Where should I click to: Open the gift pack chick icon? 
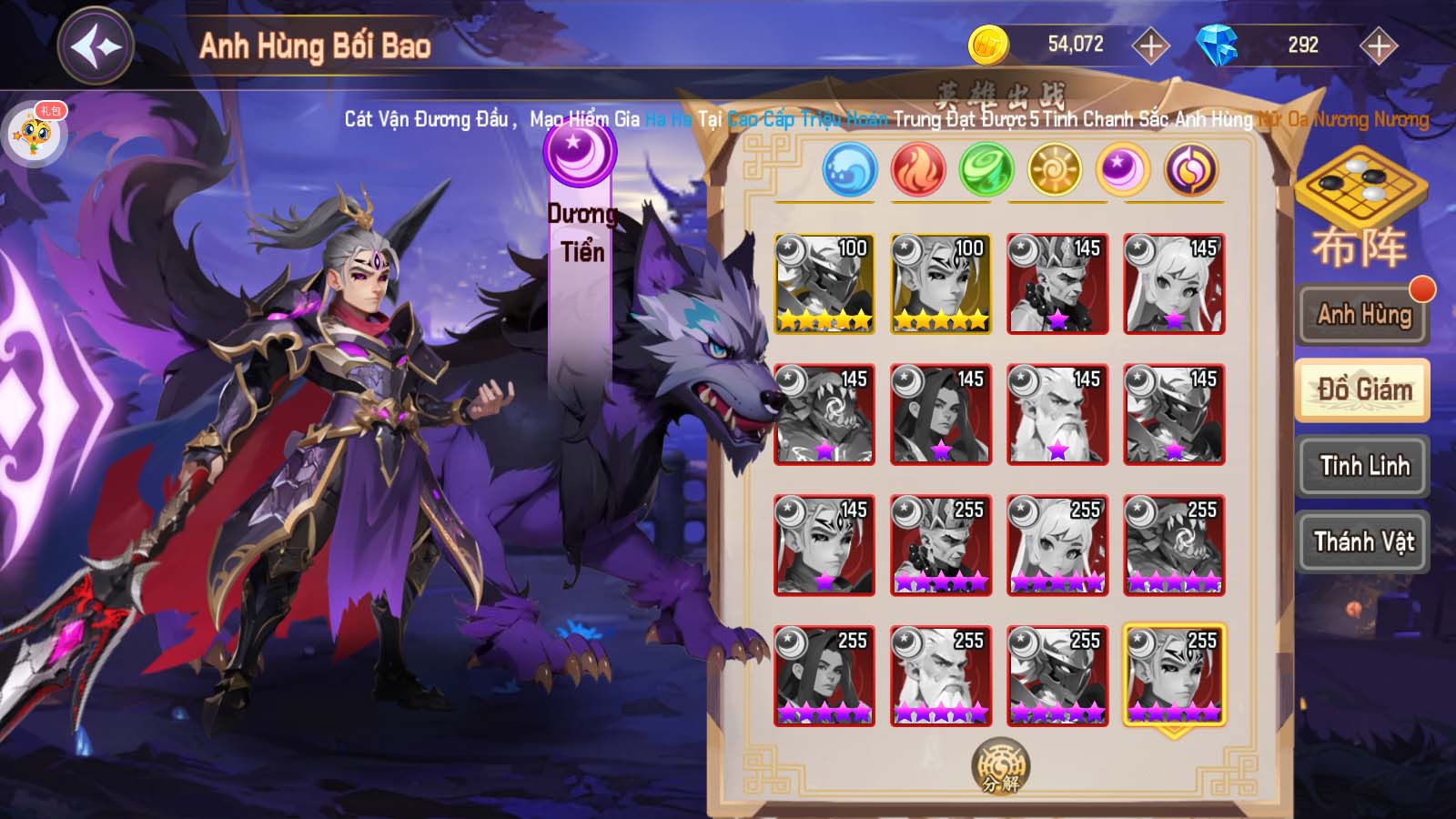tap(35, 134)
